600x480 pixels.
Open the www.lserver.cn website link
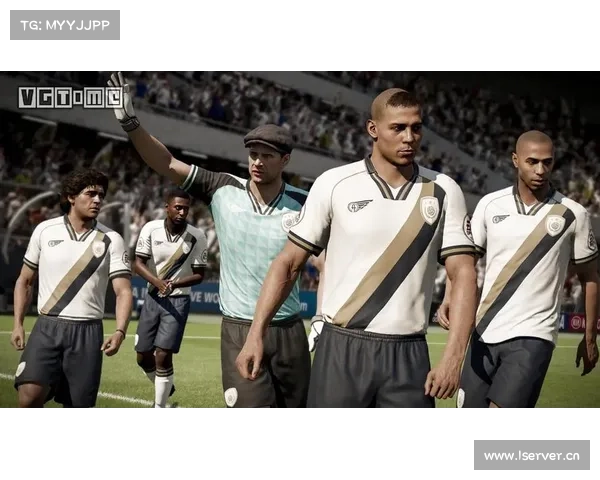[x=531, y=456]
